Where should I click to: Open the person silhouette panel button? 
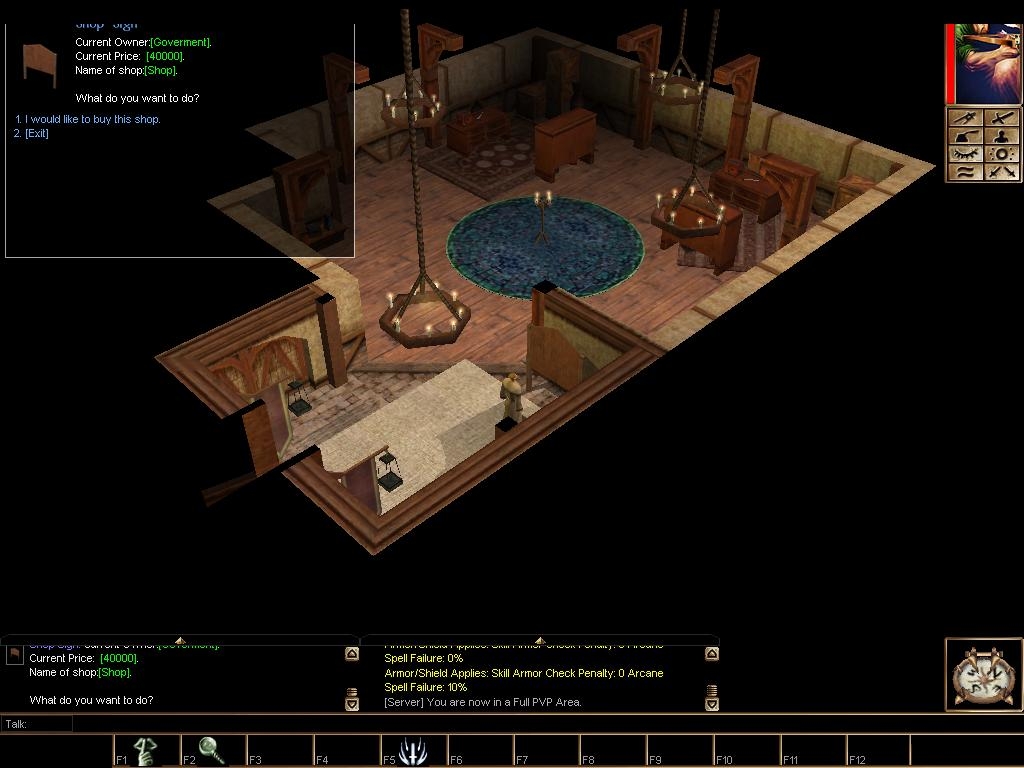click(x=1003, y=137)
